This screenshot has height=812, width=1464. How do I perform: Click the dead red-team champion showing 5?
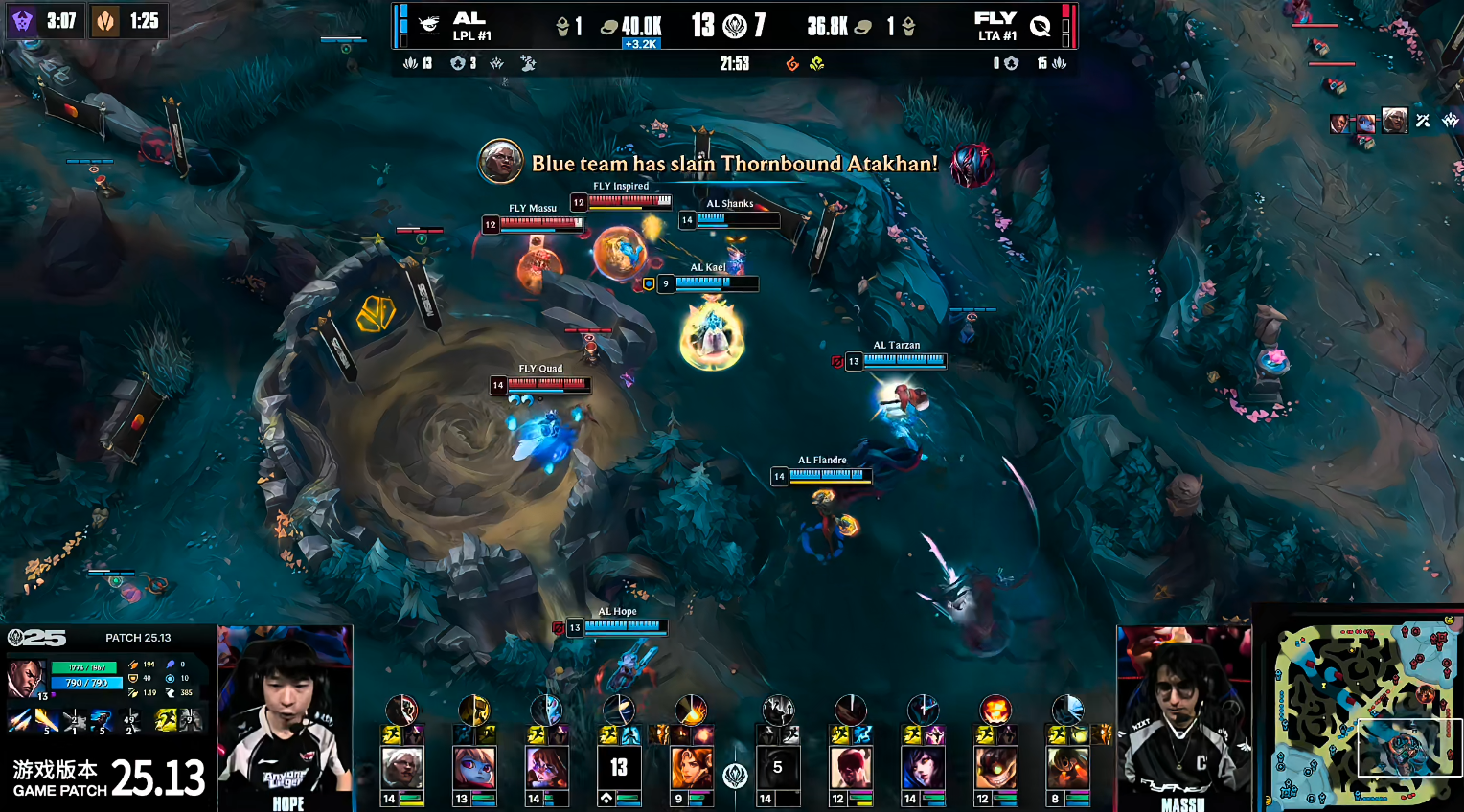coord(778,768)
